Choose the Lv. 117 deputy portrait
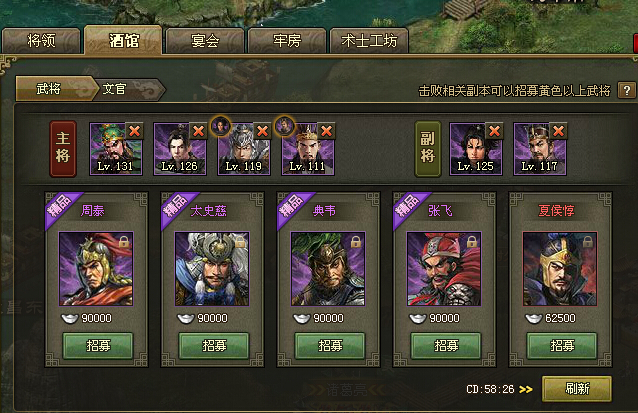 coord(537,149)
